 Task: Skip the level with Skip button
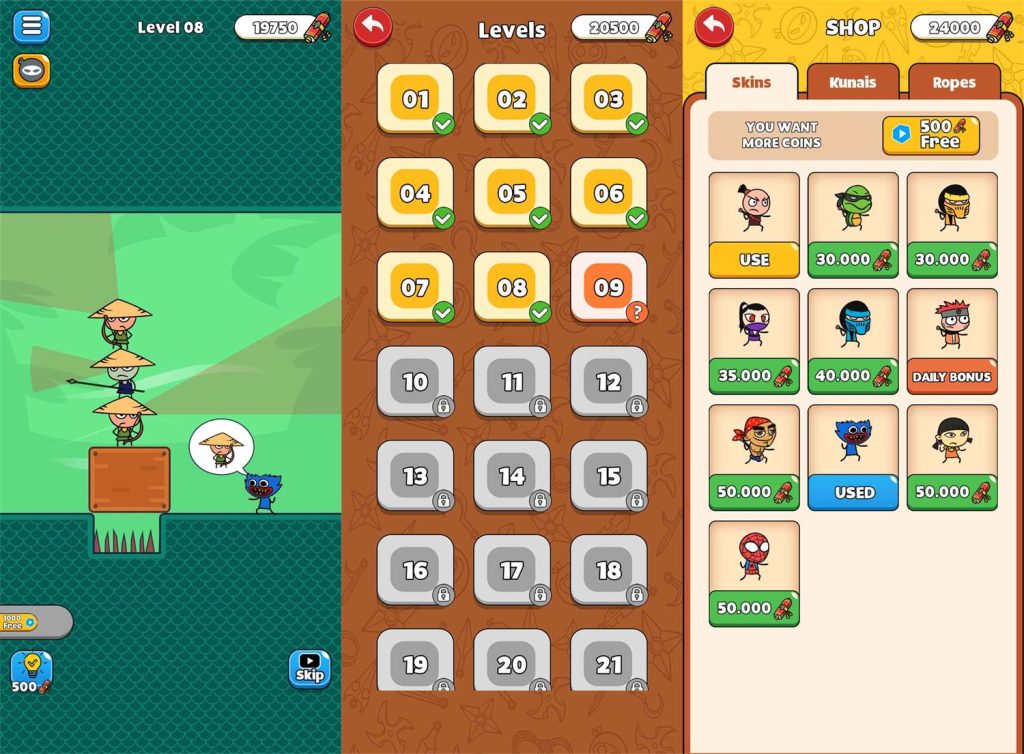309,669
